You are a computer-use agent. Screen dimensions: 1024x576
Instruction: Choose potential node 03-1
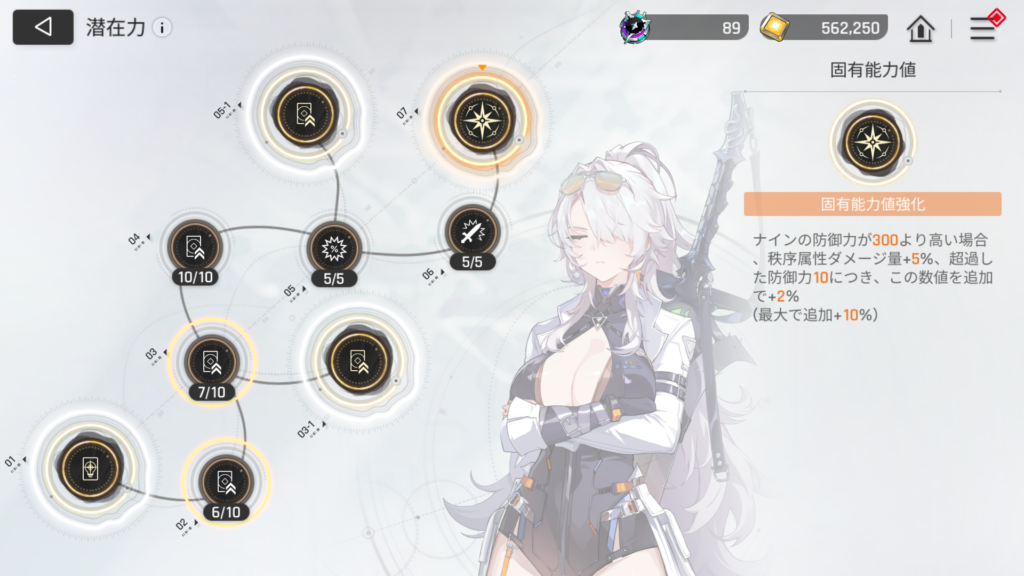354,358
